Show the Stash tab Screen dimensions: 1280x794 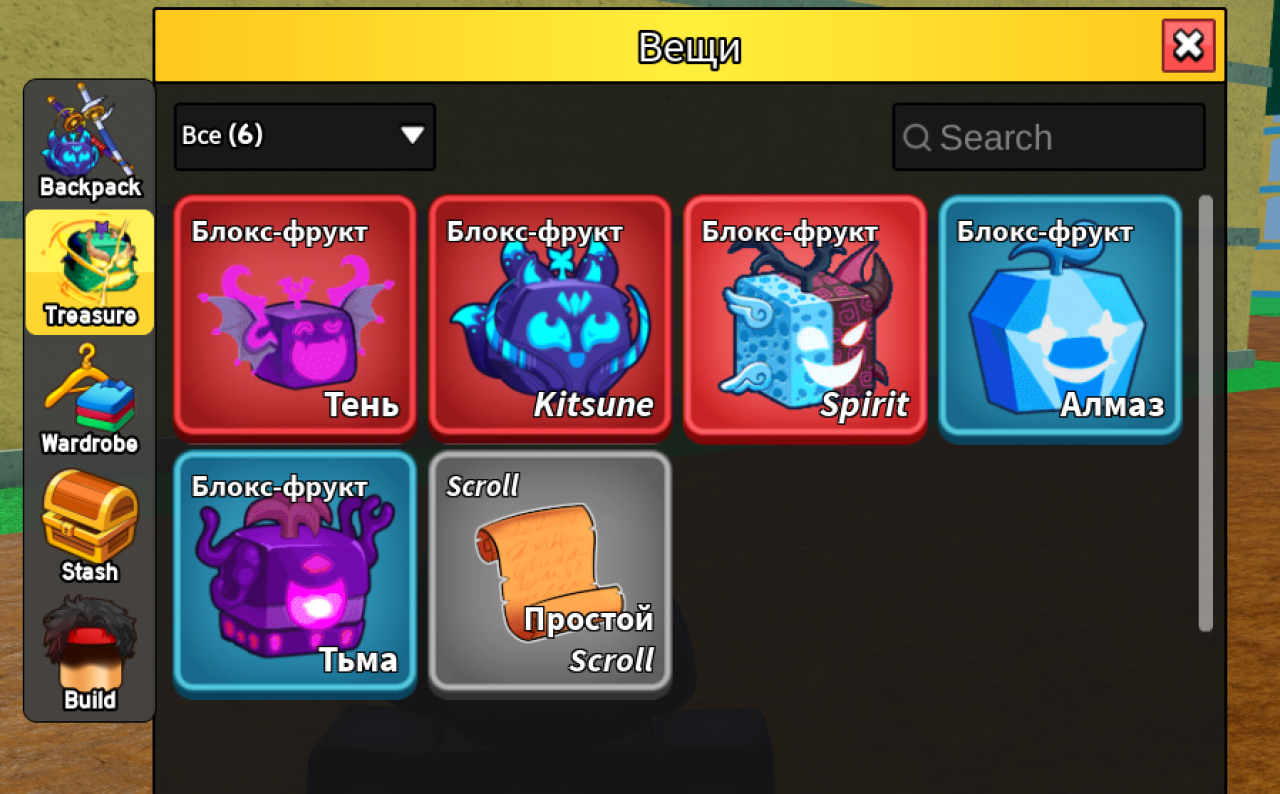click(90, 530)
